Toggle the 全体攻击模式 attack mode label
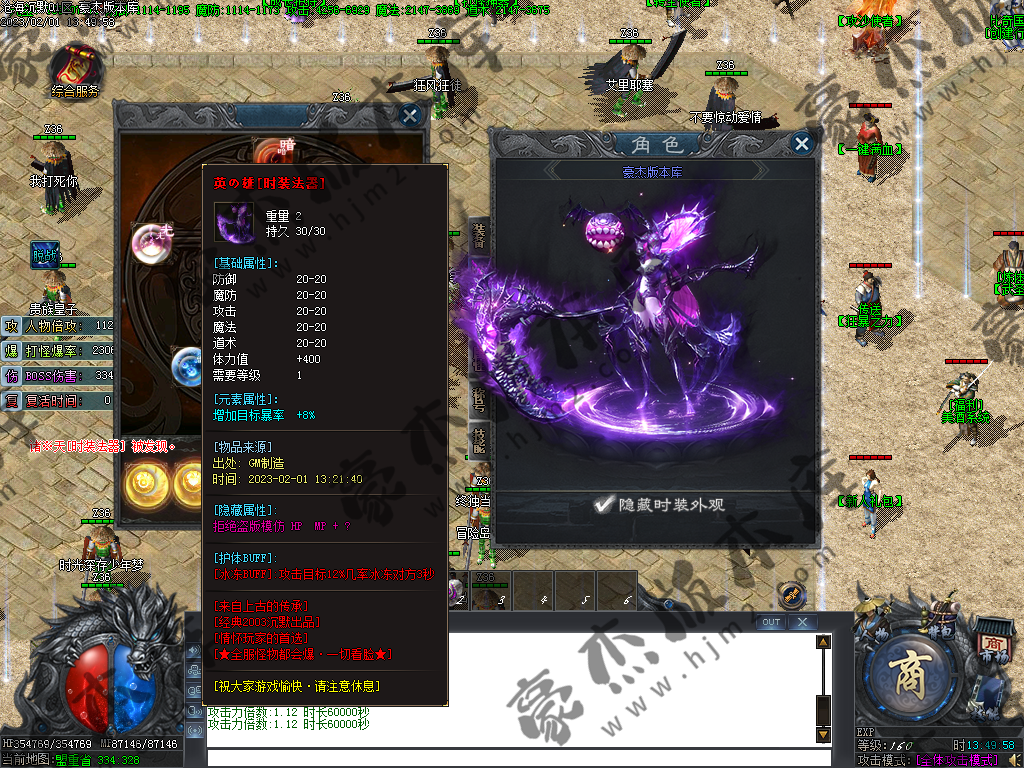 [x=957, y=760]
